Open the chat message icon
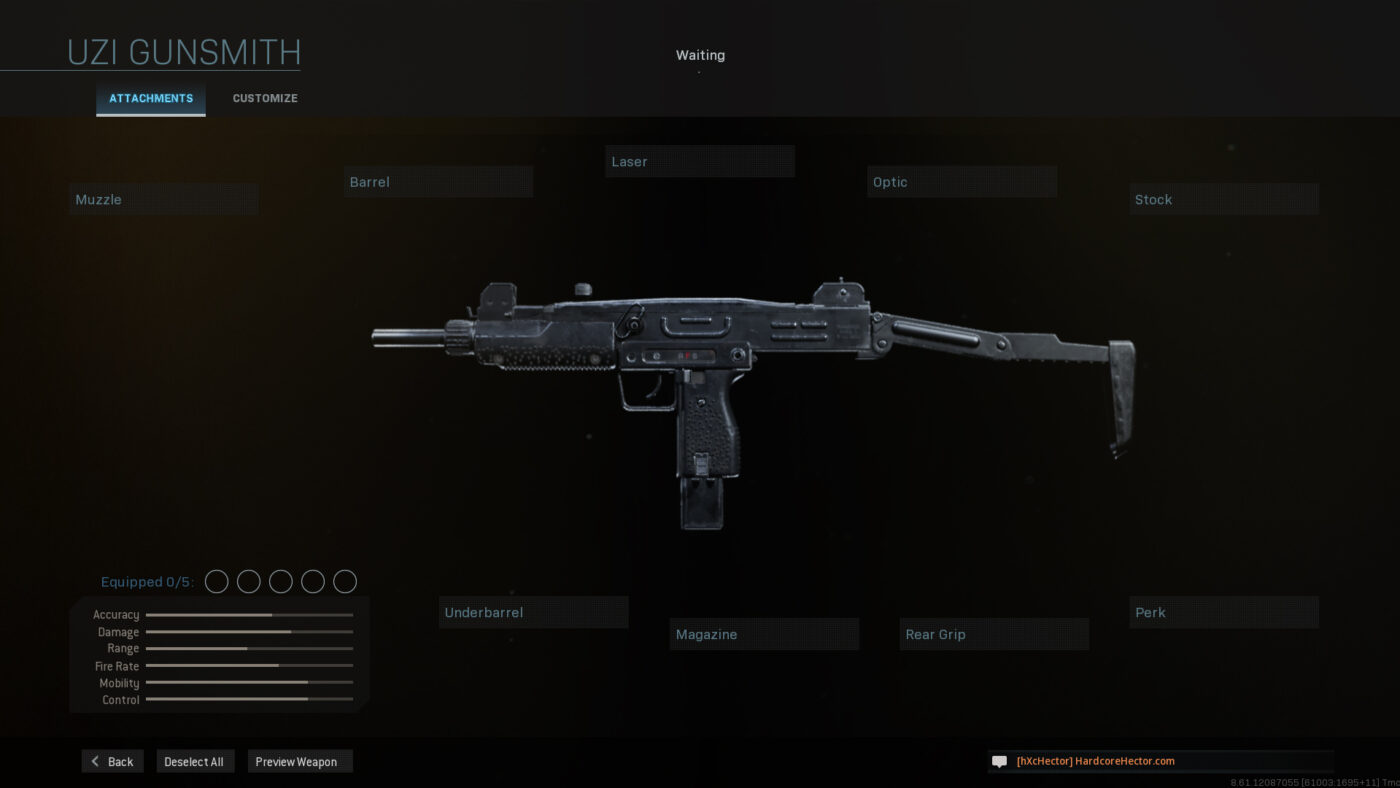Screen dimensions: 1400x788 coord(998,761)
